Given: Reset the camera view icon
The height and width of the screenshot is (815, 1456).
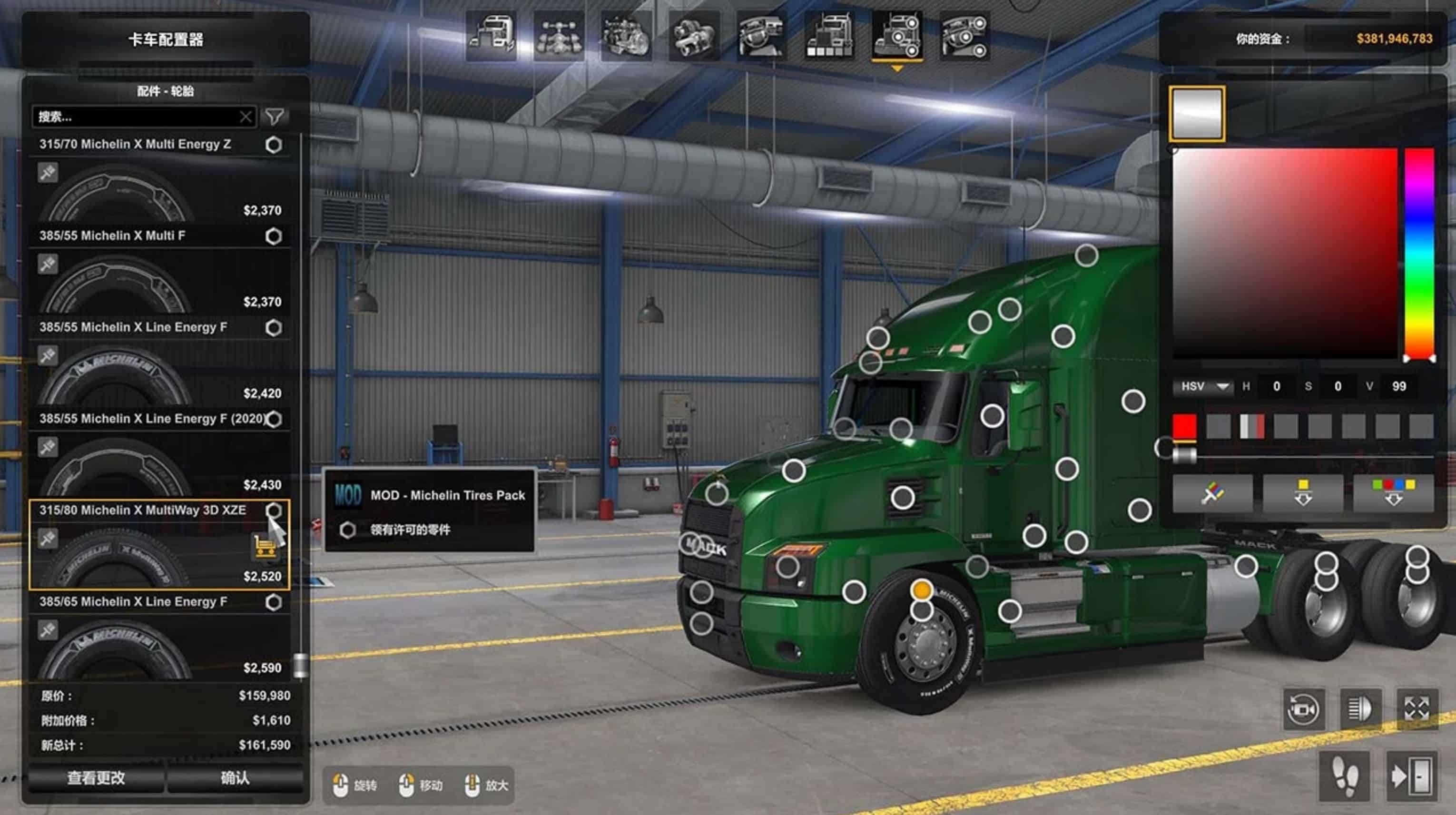Looking at the screenshot, I should [x=1303, y=709].
